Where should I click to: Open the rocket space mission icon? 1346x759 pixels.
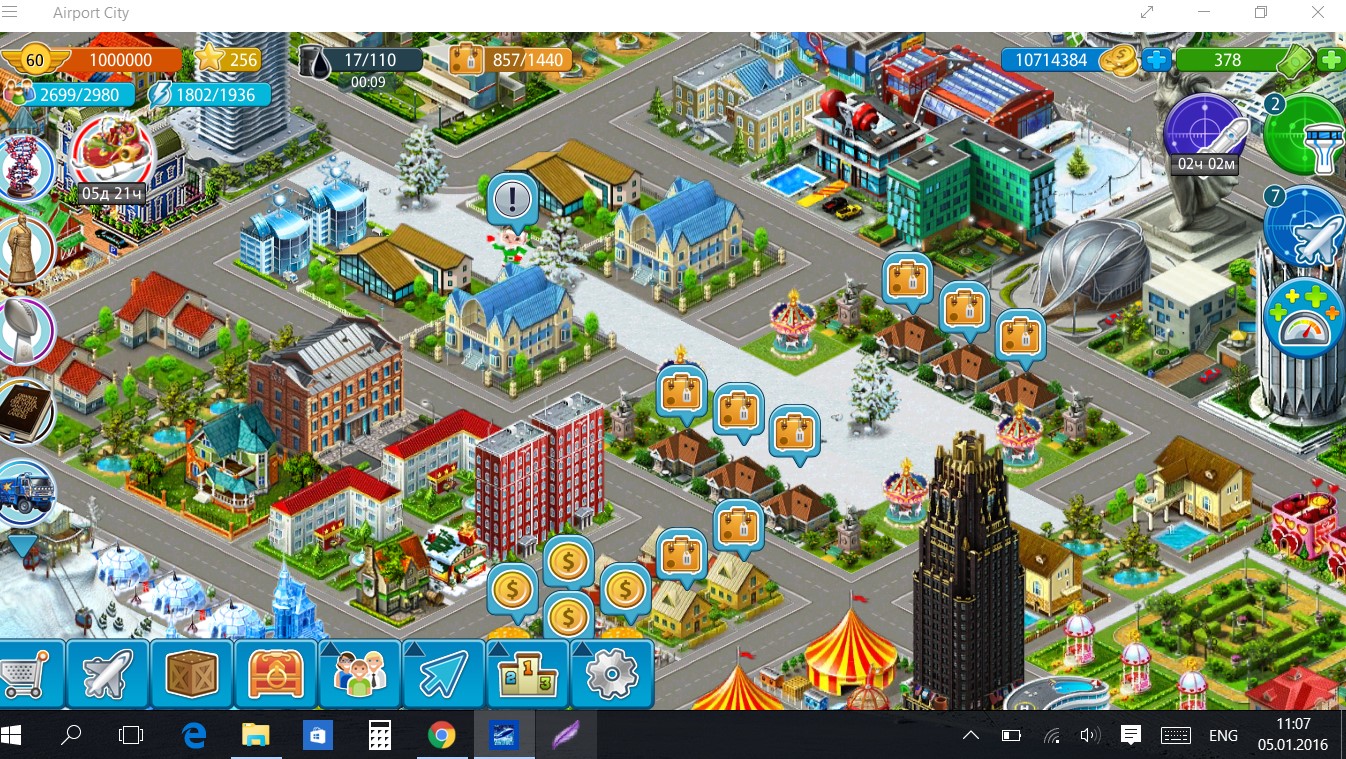pyautogui.click(x=1205, y=130)
